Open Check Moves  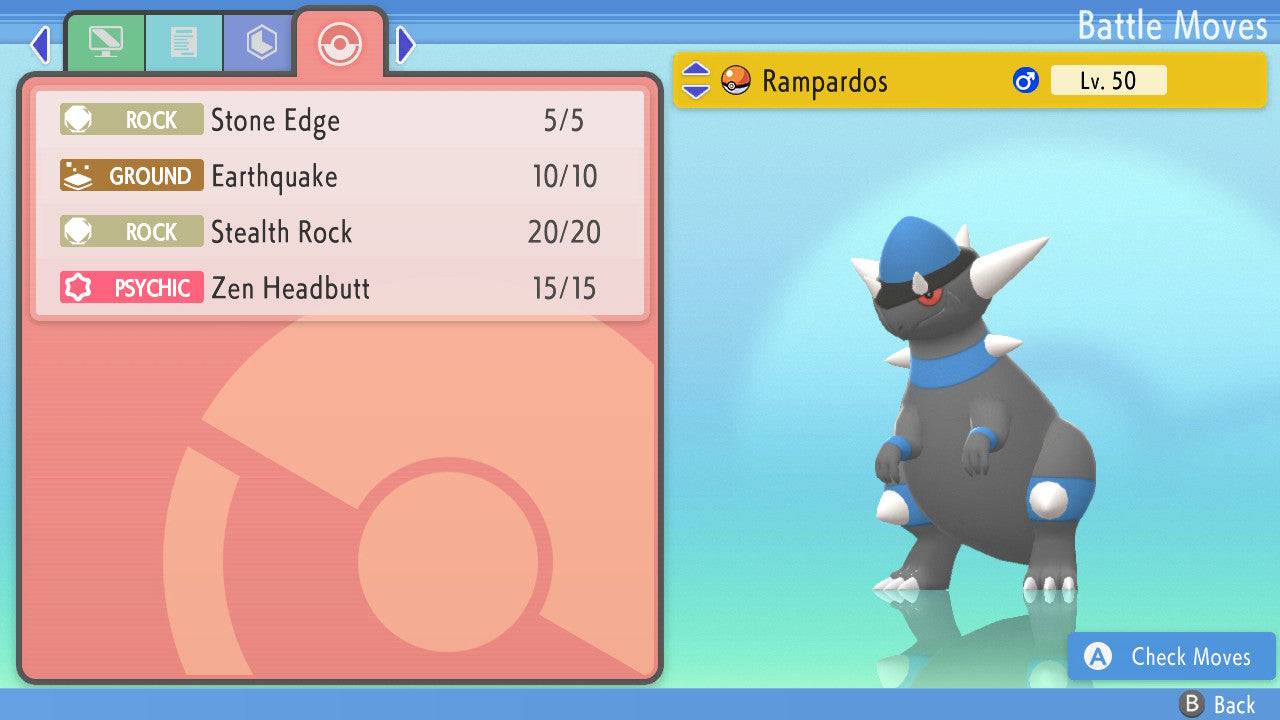coord(1172,657)
